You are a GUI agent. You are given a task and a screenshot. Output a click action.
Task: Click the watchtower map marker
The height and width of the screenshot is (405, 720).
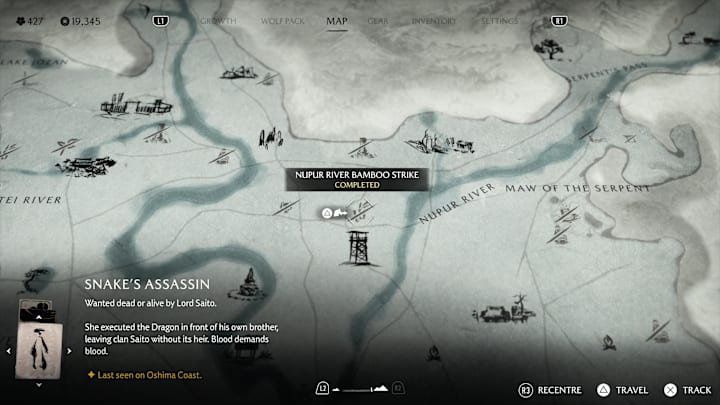[x=357, y=248]
